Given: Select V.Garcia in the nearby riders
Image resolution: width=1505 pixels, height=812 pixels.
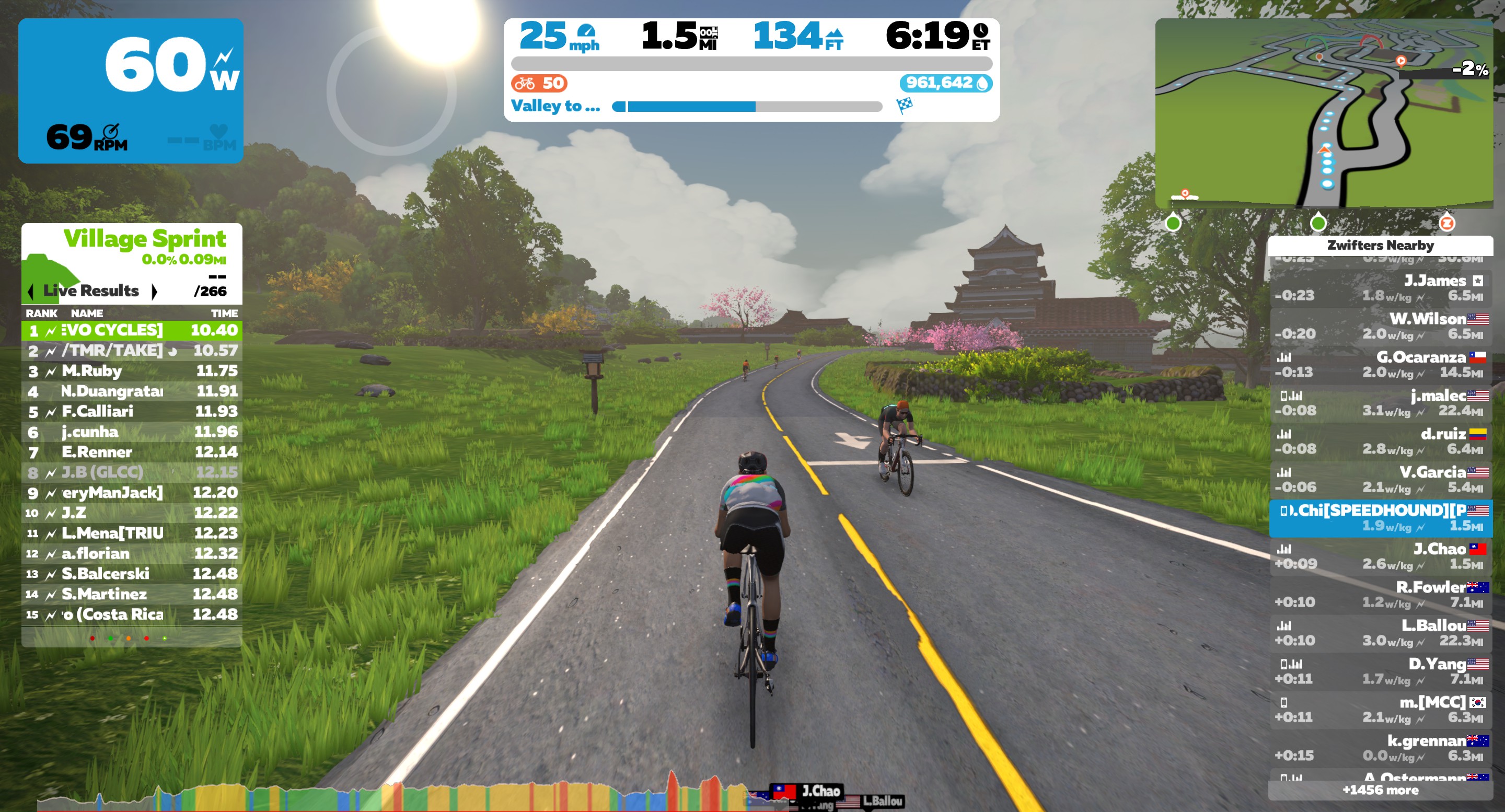Looking at the screenshot, I should click(x=1381, y=480).
